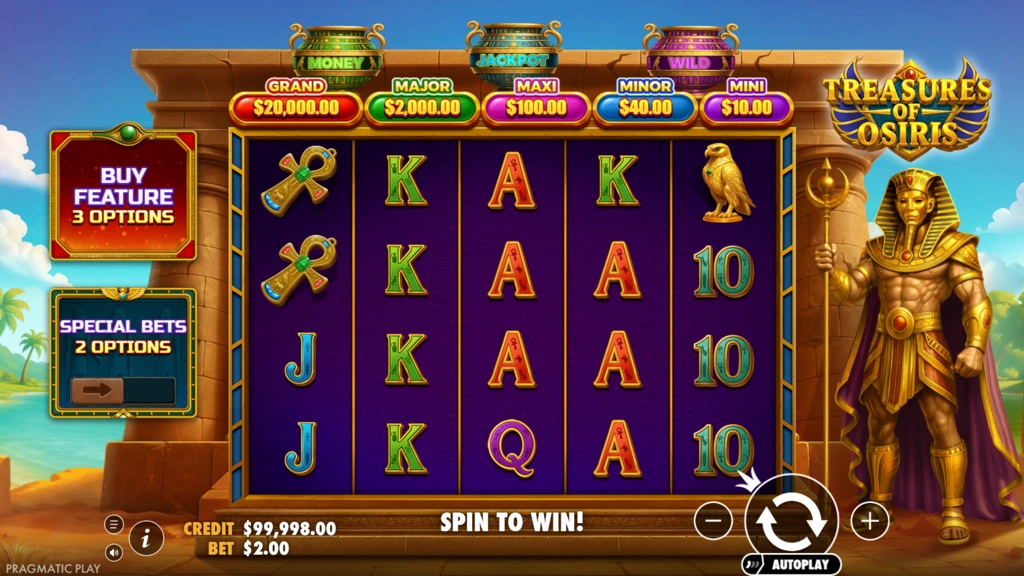The width and height of the screenshot is (1024, 576).
Task: Open the hamburger settings menu
Action: point(114,524)
